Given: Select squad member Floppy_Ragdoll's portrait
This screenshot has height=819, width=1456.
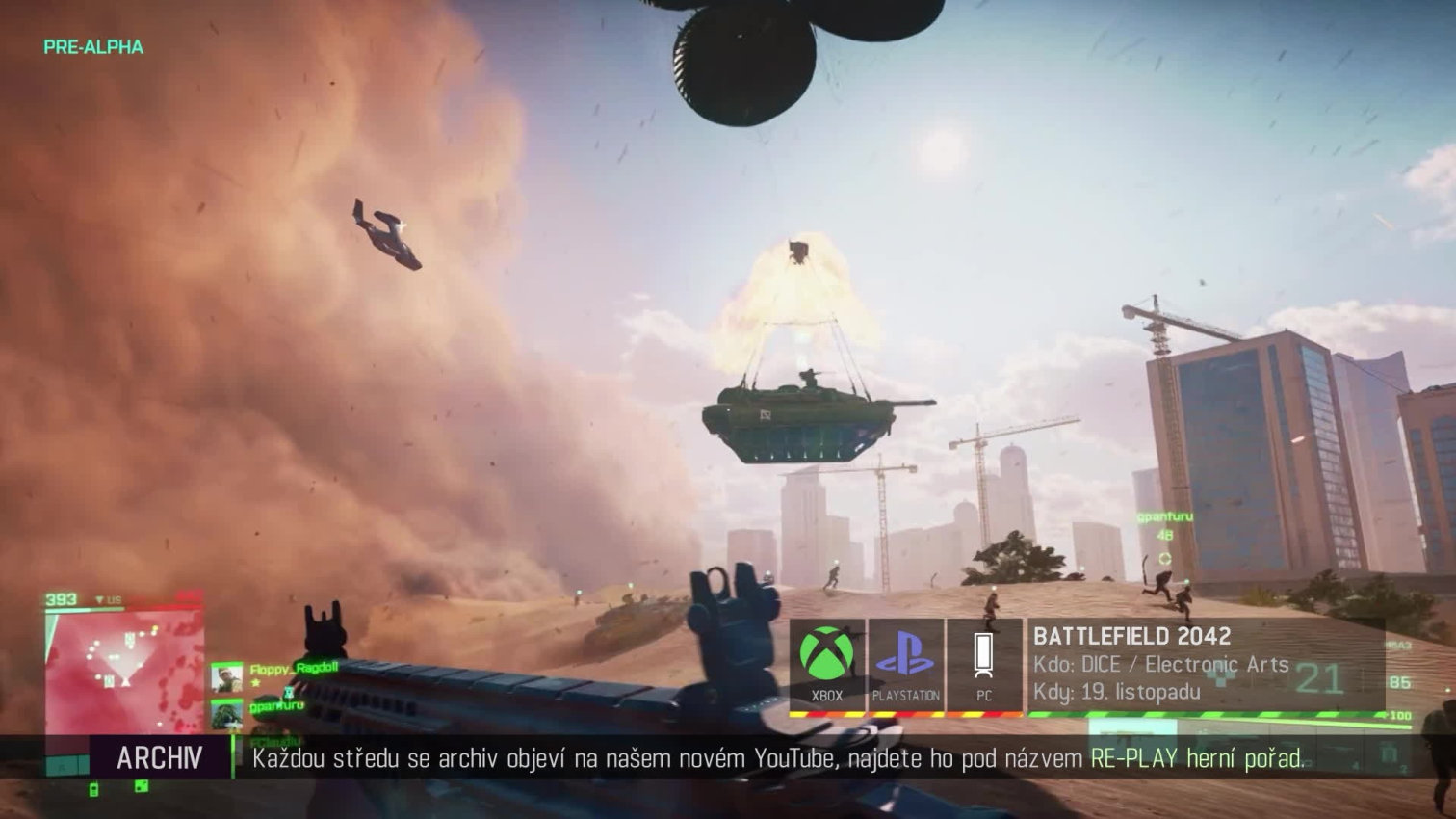Looking at the screenshot, I should click(x=227, y=677).
